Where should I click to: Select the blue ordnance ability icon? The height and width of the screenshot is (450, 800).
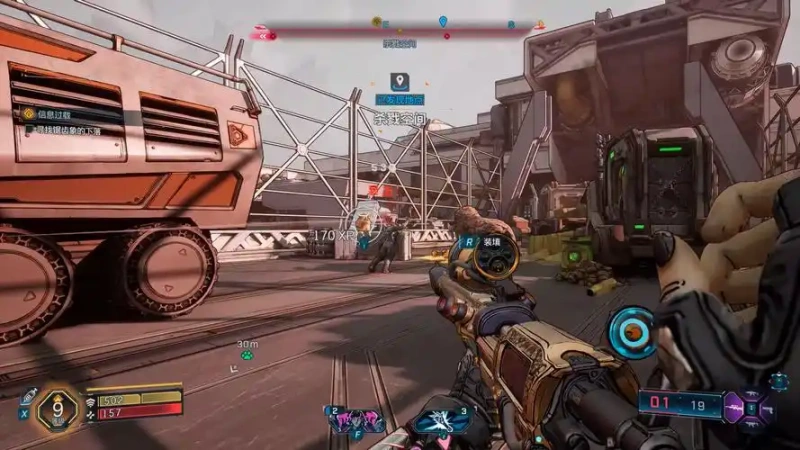(x=439, y=420)
